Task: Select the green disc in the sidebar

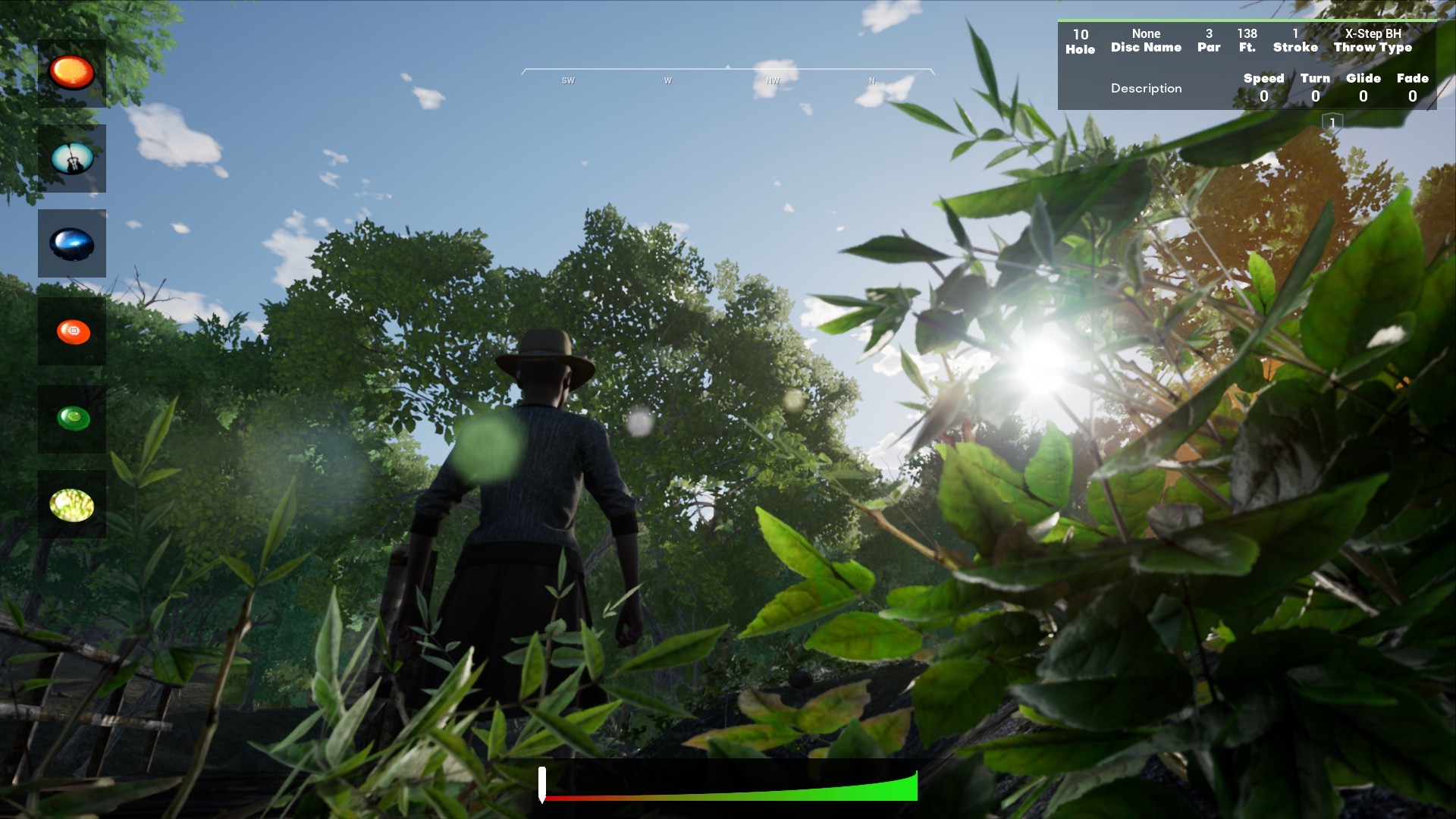Action: pyautogui.click(x=72, y=417)
